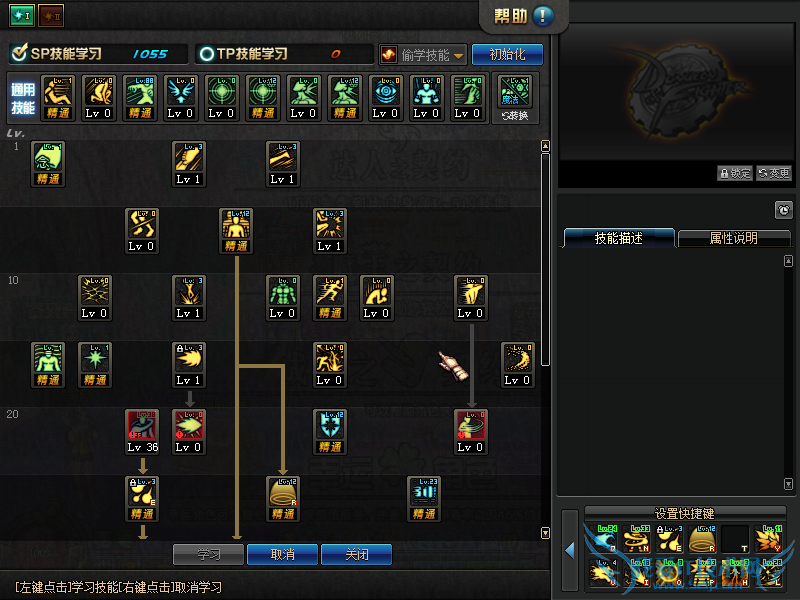Confirm with the 学习 button
This screenshot has width=800, height=600.
click(208, 554)
